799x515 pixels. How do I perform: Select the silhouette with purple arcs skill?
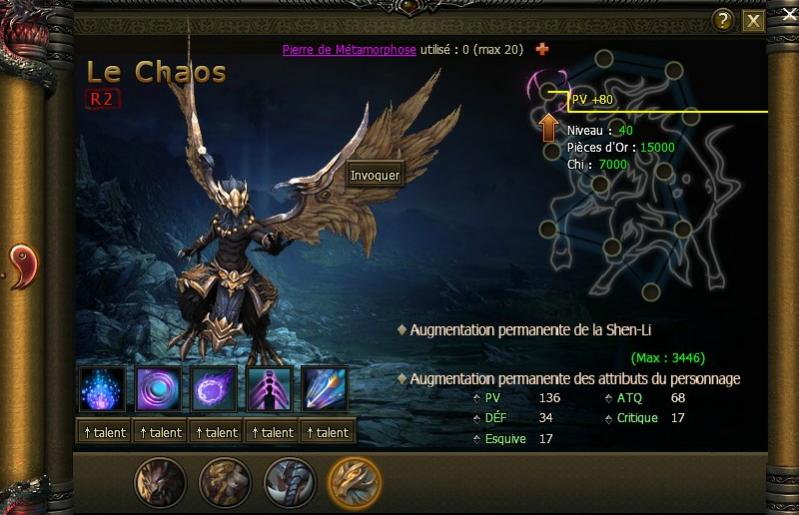[x=270, y=391]
